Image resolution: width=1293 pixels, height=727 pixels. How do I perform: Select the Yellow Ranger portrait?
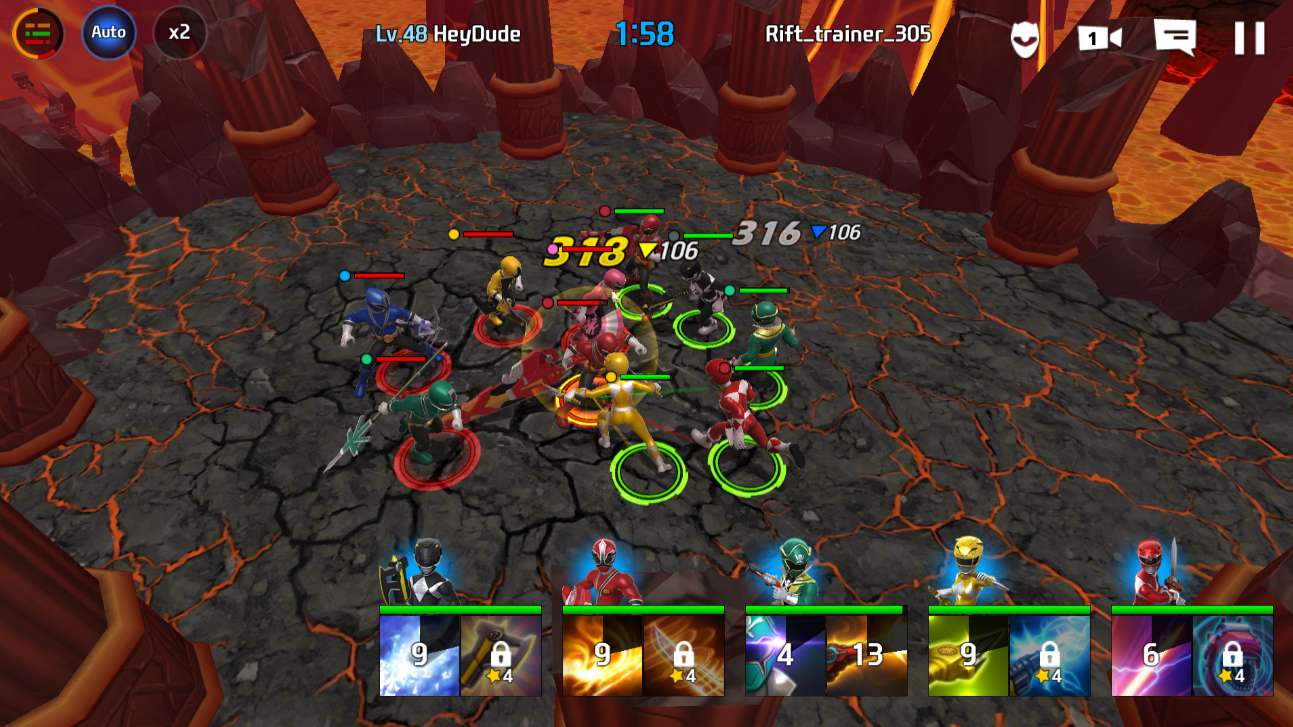click(x=968, y=571)
